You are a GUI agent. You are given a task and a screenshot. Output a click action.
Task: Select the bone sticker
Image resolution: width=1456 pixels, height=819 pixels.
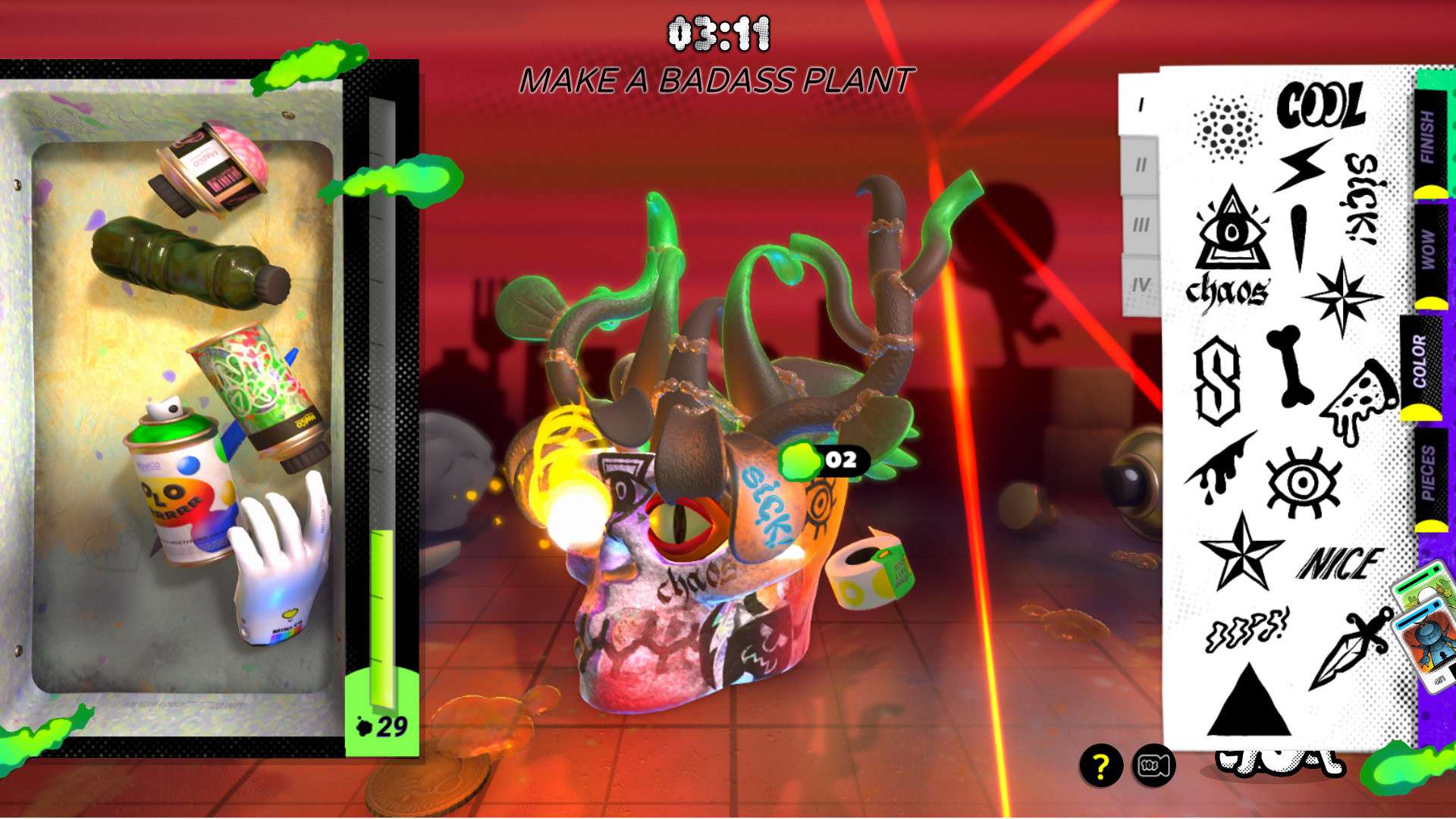[1292, 366]
